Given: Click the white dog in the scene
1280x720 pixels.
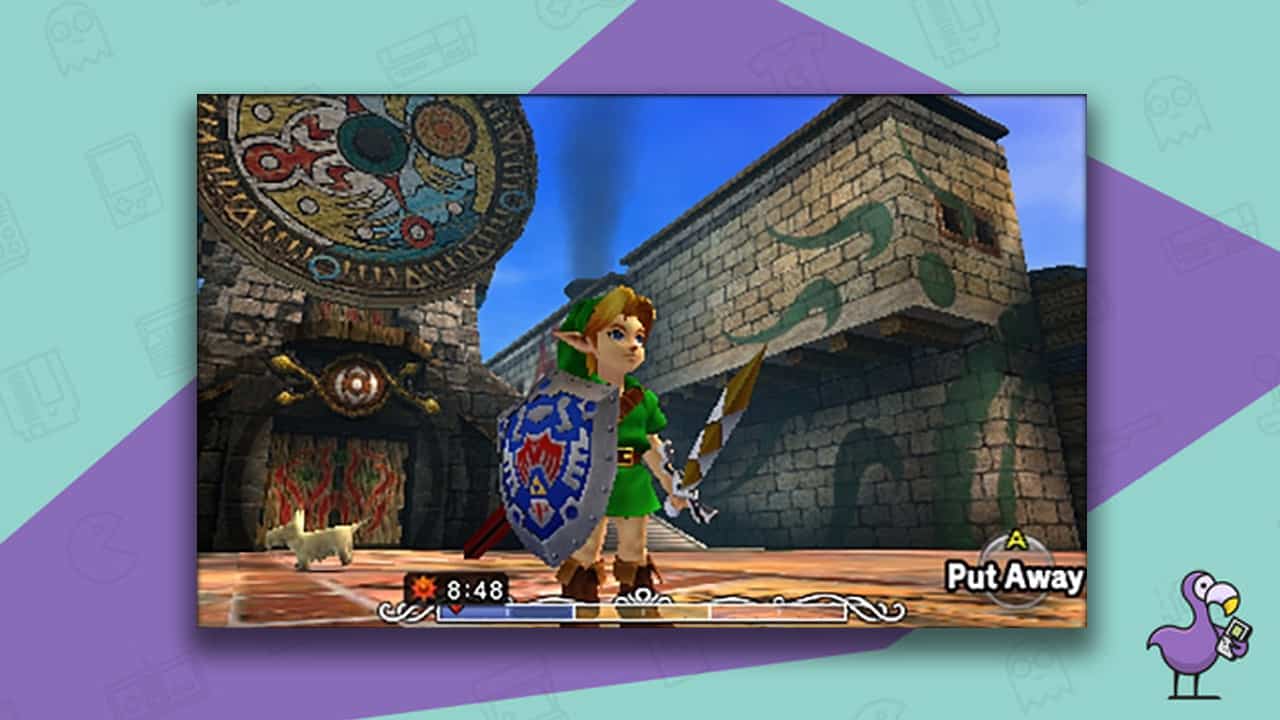Looking at the screenshot, I should pos(322,540).
